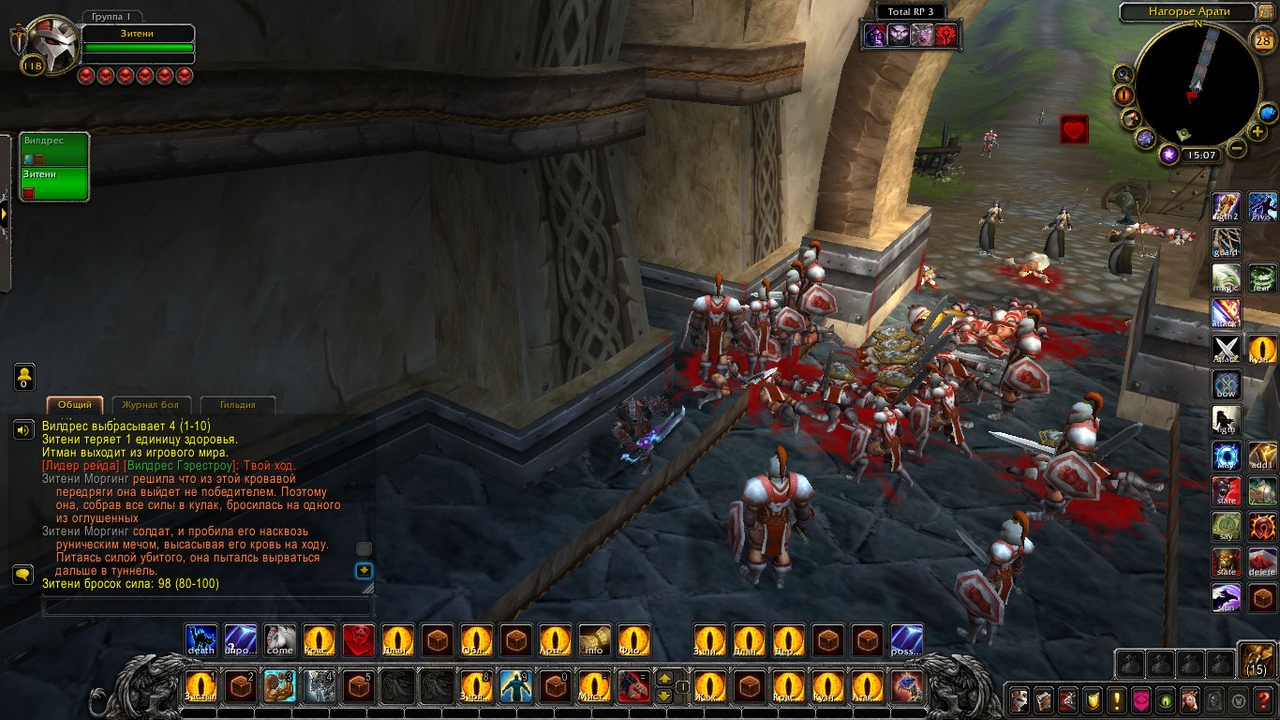Use the 'come' macro with white beast icon
This screenshot has width=1280, height=720.
[280, 640]
